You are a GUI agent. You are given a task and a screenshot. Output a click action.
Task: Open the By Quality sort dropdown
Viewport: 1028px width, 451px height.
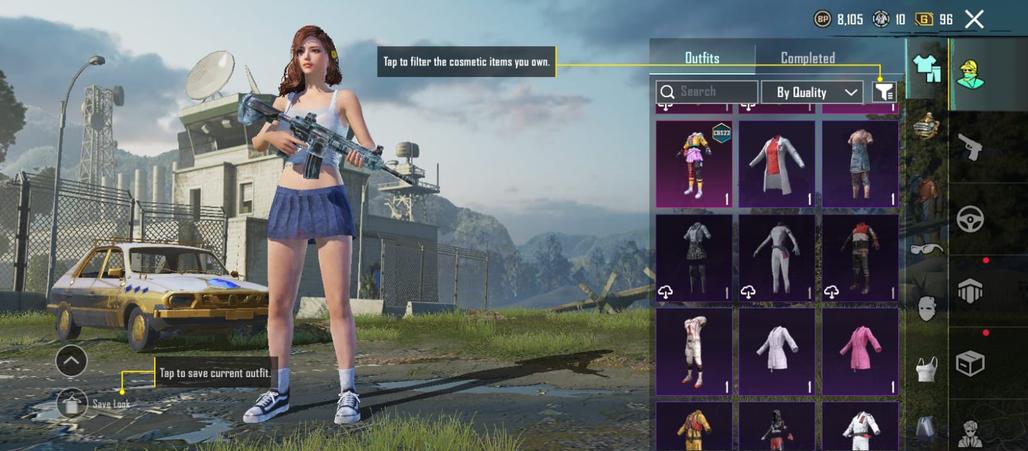812,92
